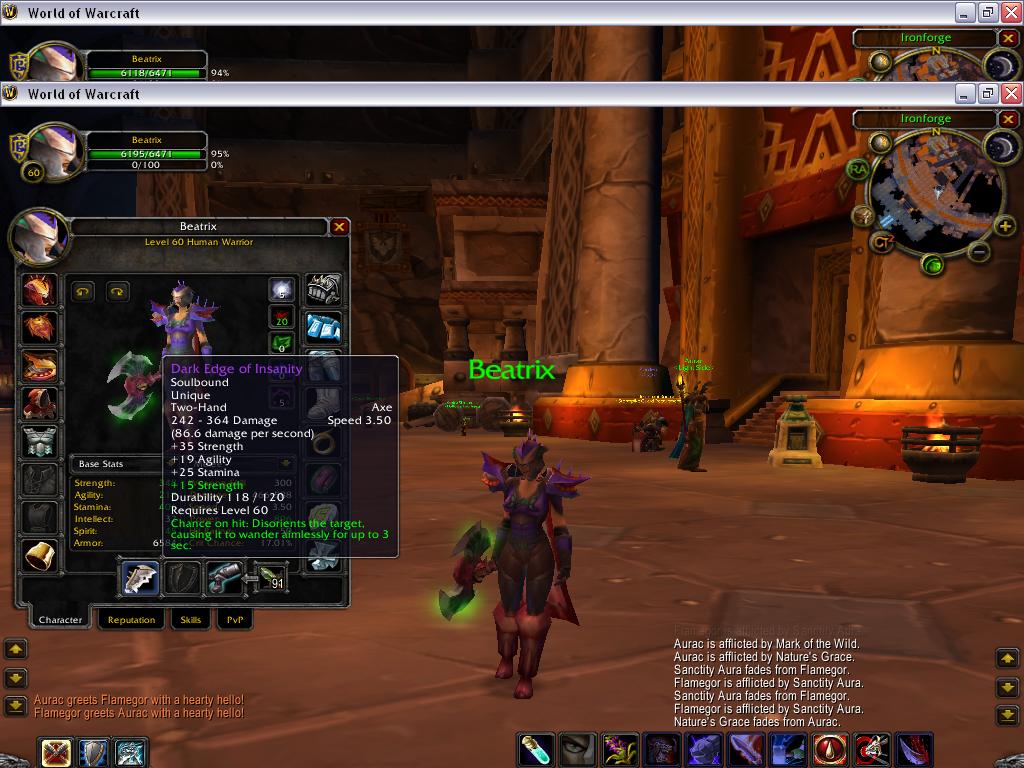Open the CT minimap button
1024x768 pixels.
[881, 241]
